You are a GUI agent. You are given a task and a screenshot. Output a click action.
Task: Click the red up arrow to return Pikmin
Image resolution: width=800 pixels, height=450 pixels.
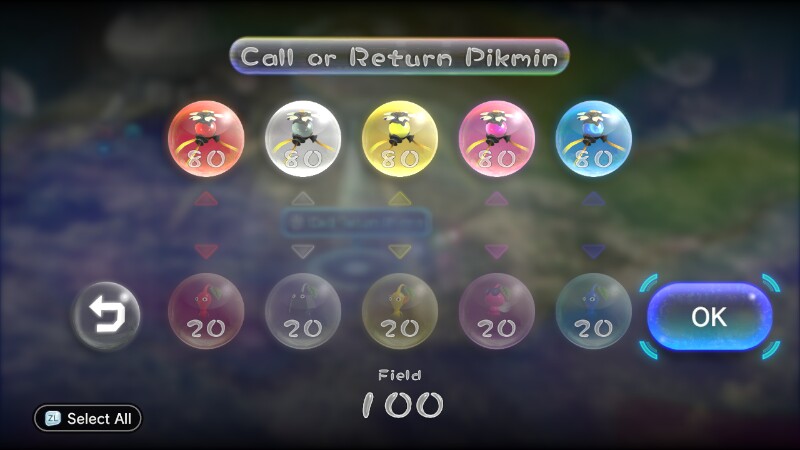[x=206, y=198]
